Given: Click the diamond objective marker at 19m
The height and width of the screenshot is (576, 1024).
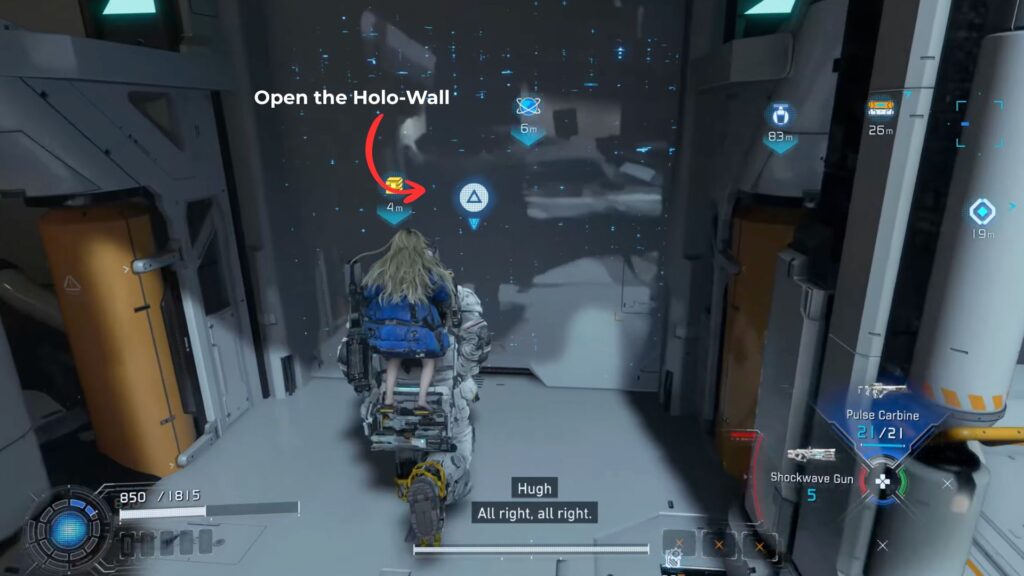Looking at the screenshot, I should [981, 212].
